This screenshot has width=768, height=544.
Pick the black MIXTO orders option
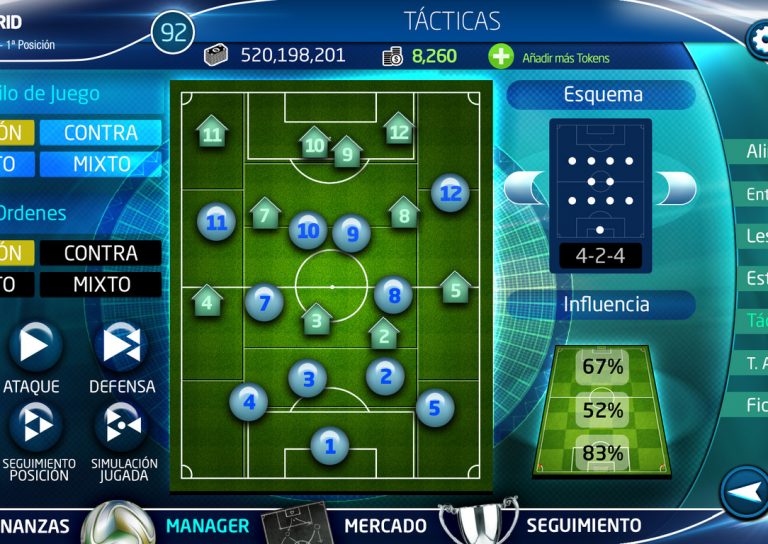(x=100, y=285)
